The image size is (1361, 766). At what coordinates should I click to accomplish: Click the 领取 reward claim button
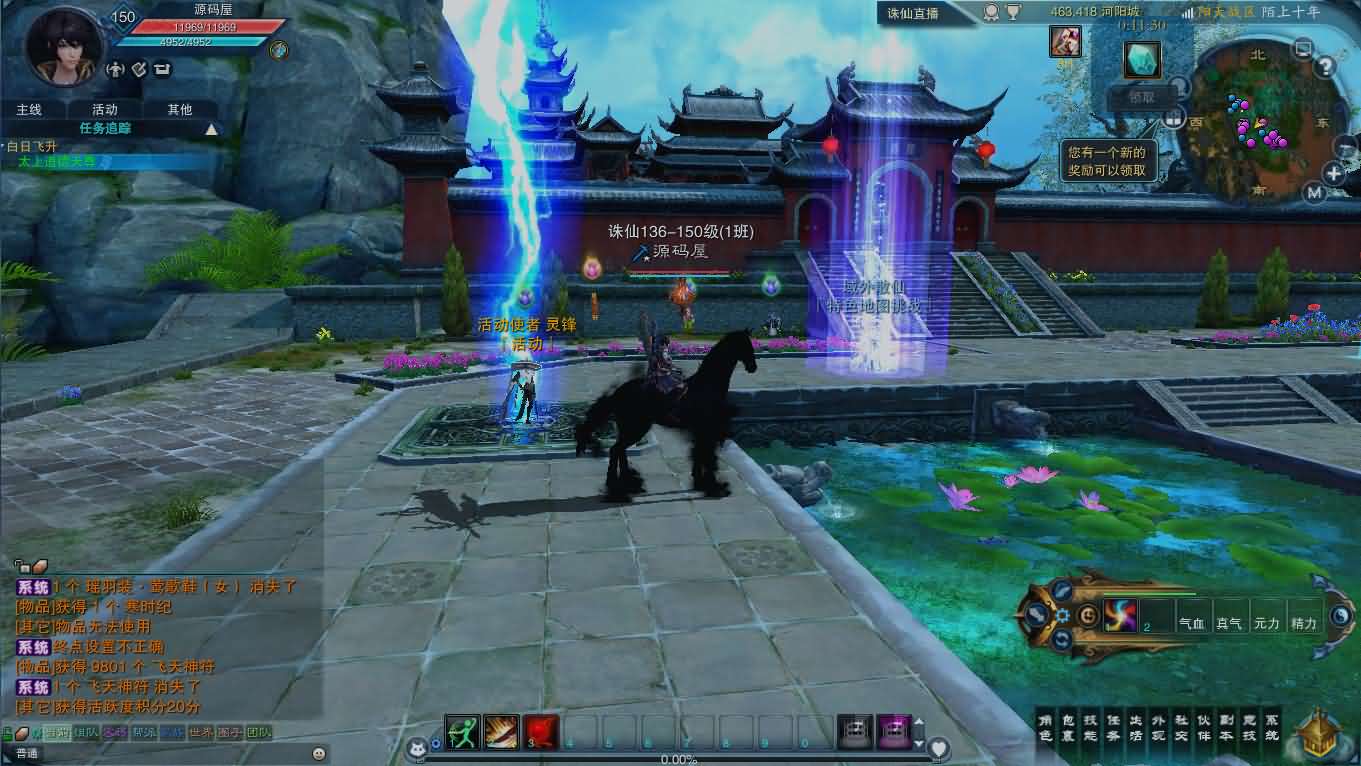[x=1141, y=98]
